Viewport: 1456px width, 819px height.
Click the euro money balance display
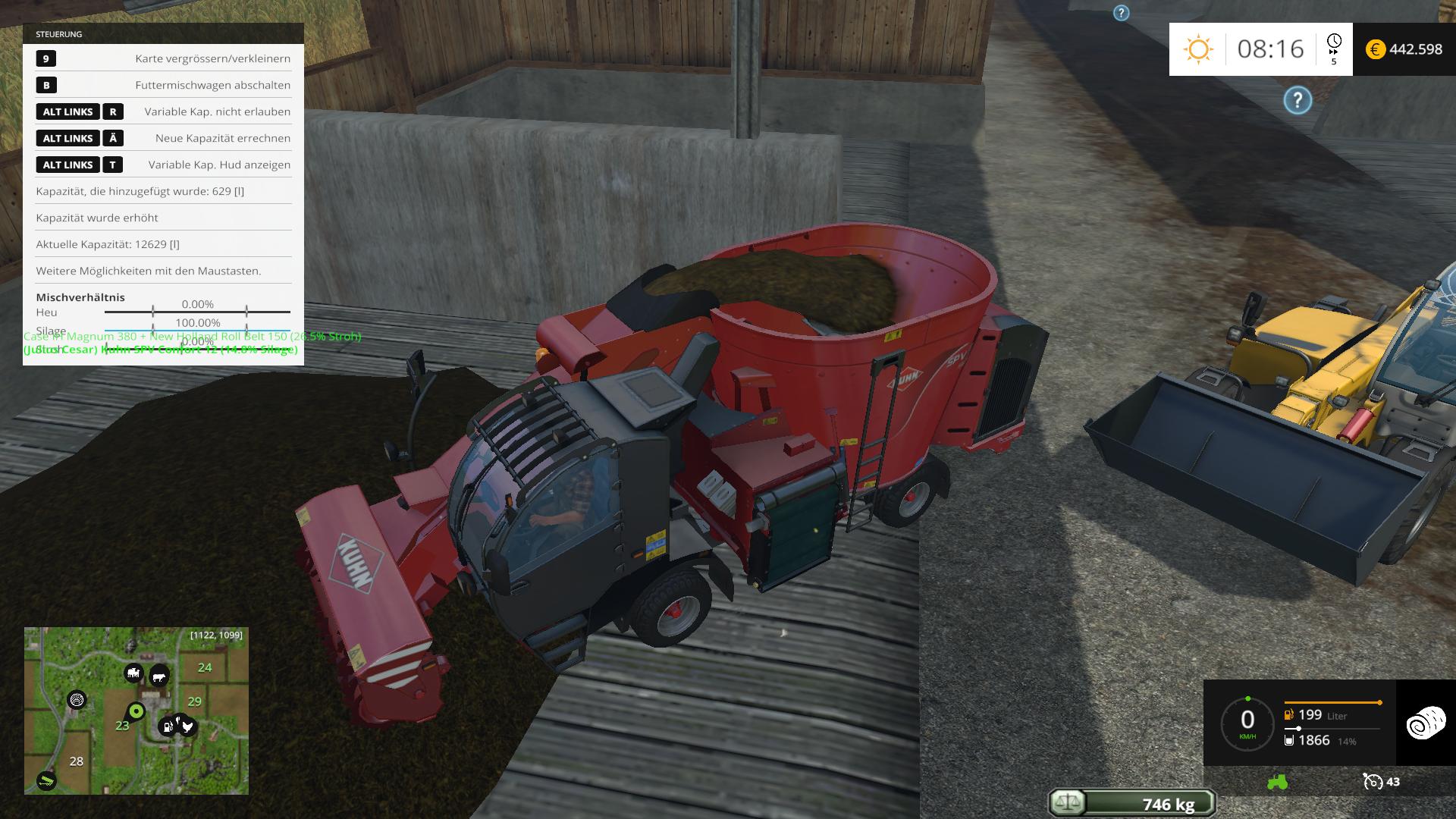pos(1404,49)
